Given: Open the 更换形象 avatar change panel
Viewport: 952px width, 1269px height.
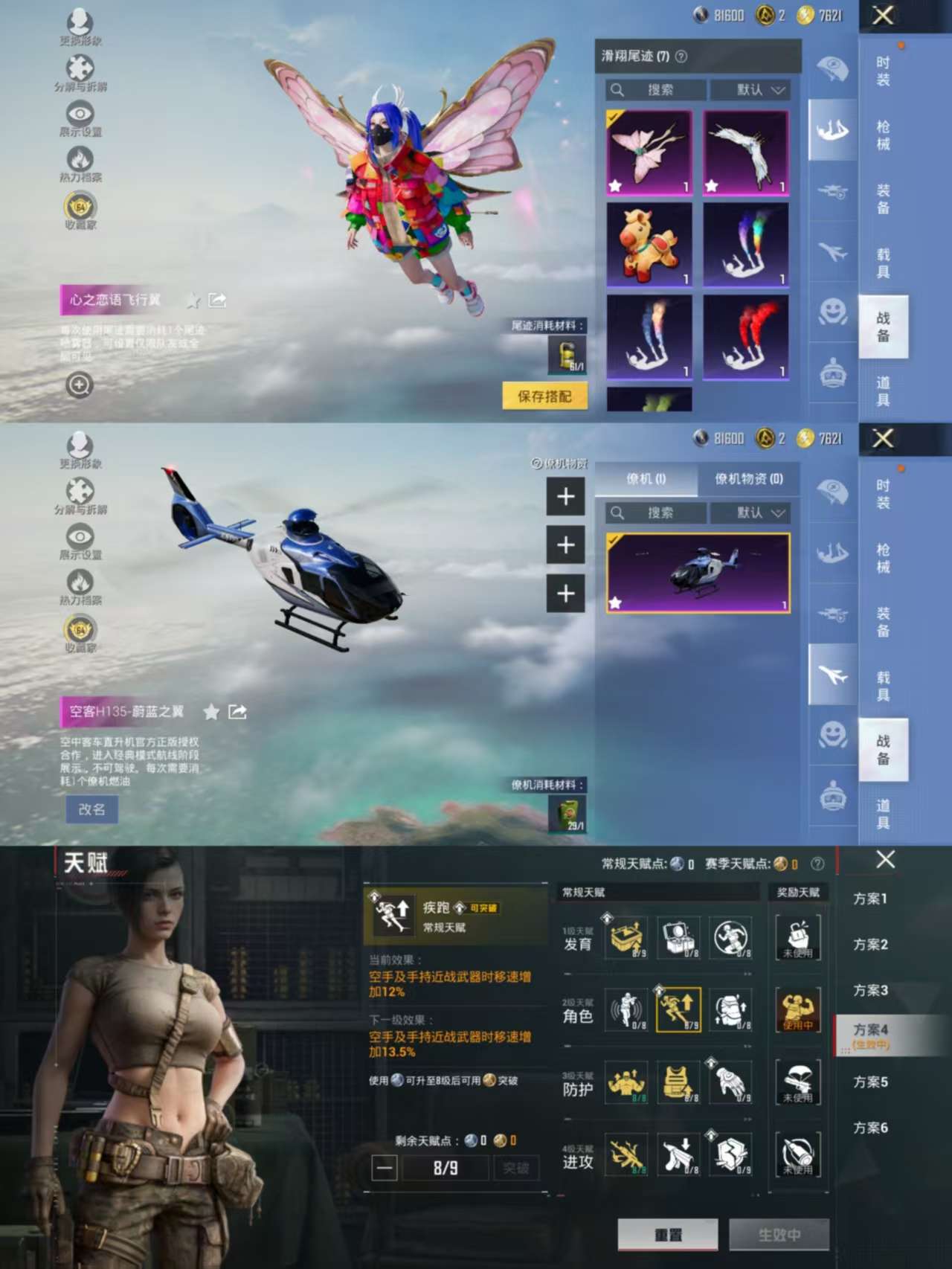Looking at the screenshot, I should point(77,21).
